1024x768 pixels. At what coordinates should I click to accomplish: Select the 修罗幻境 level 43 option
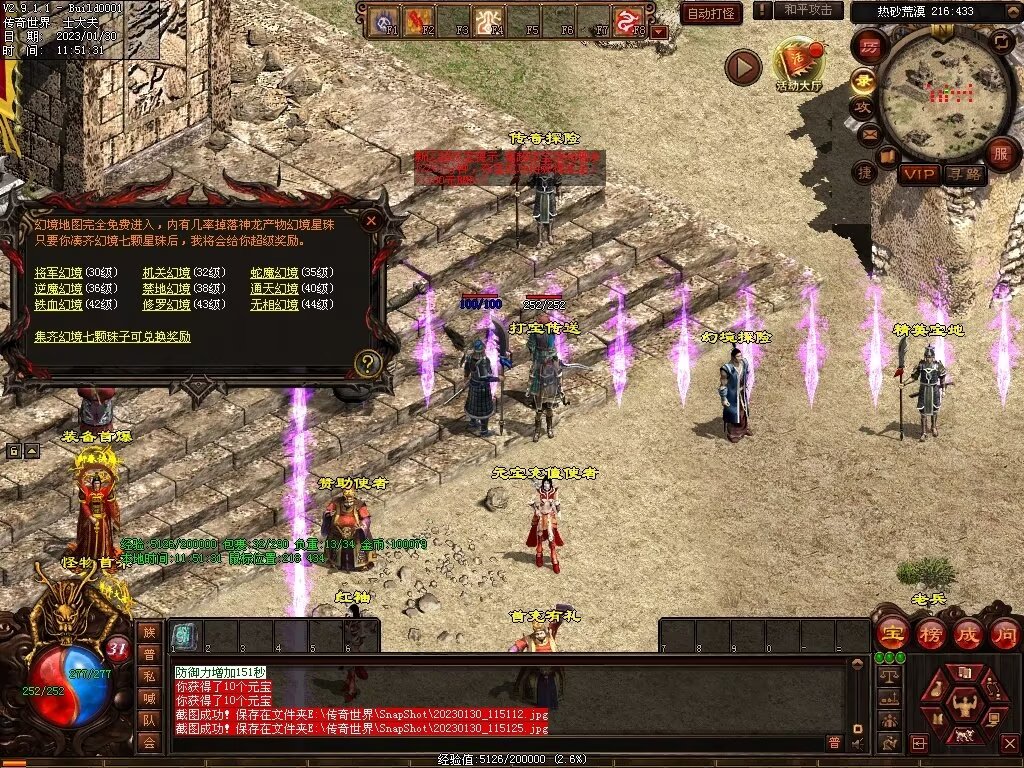pos(166,305)
